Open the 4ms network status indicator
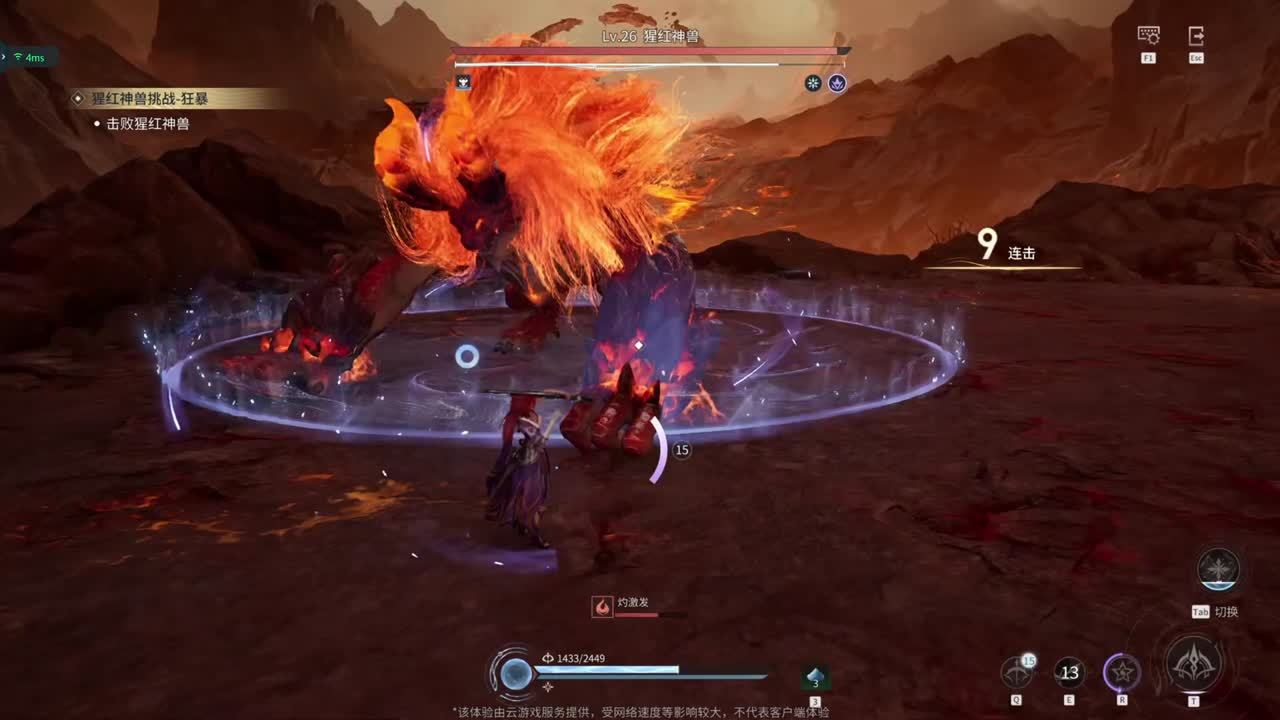The width and height of the screenshot is (1280, 720). coord(28,57)
